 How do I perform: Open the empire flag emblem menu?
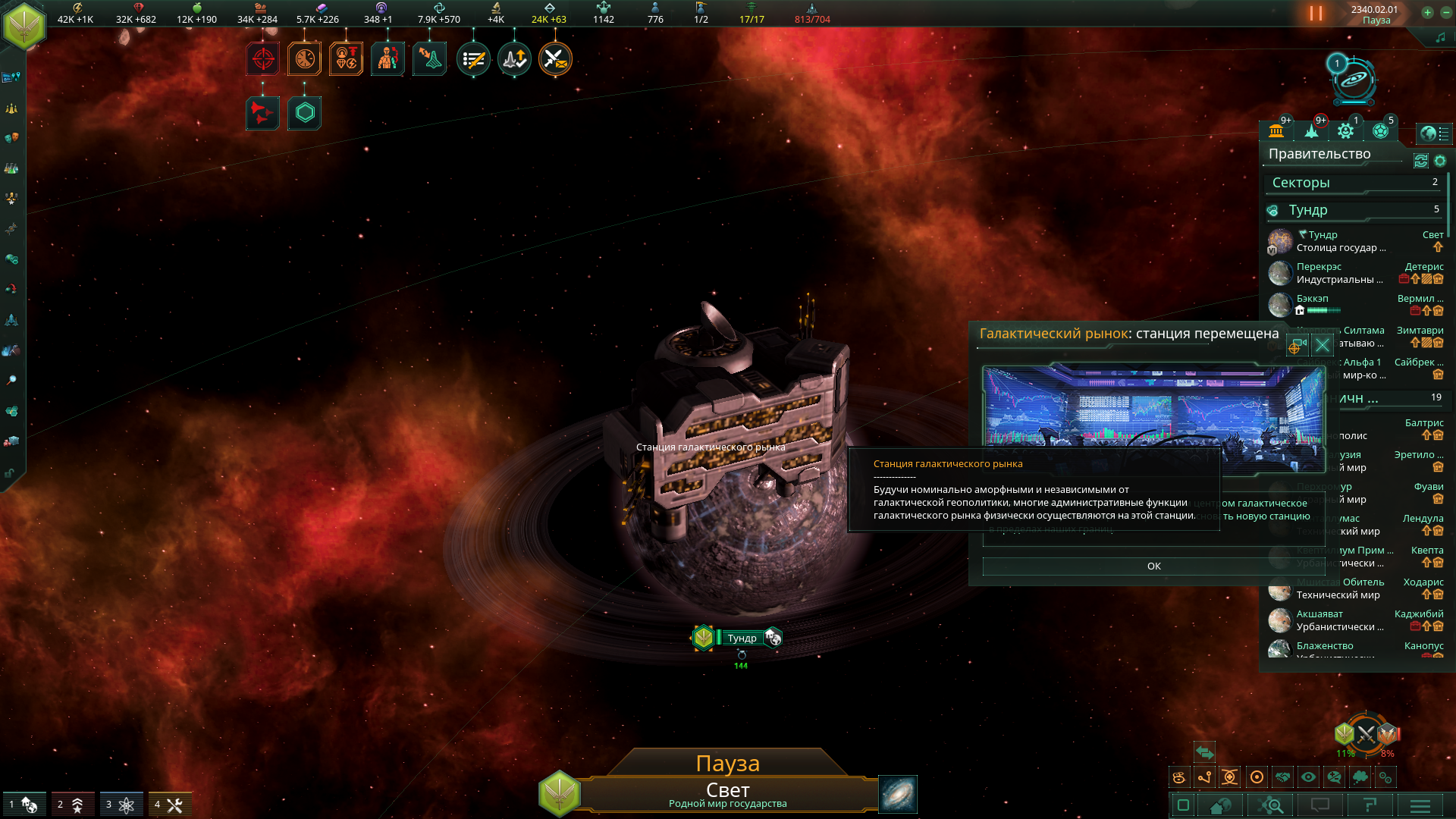[x=24, y=25]
